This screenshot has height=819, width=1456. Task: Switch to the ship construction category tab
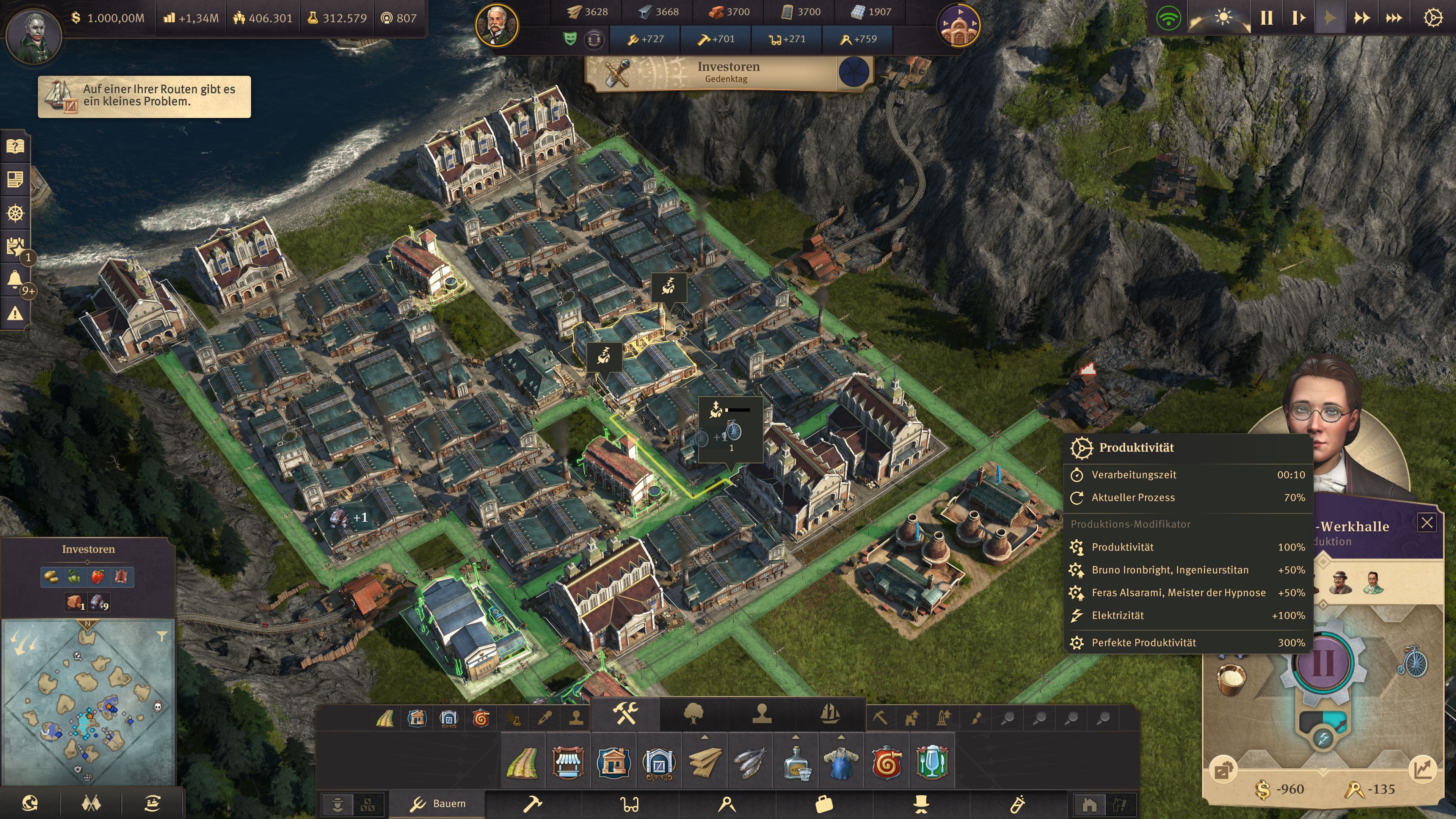(x=830, y=714)
